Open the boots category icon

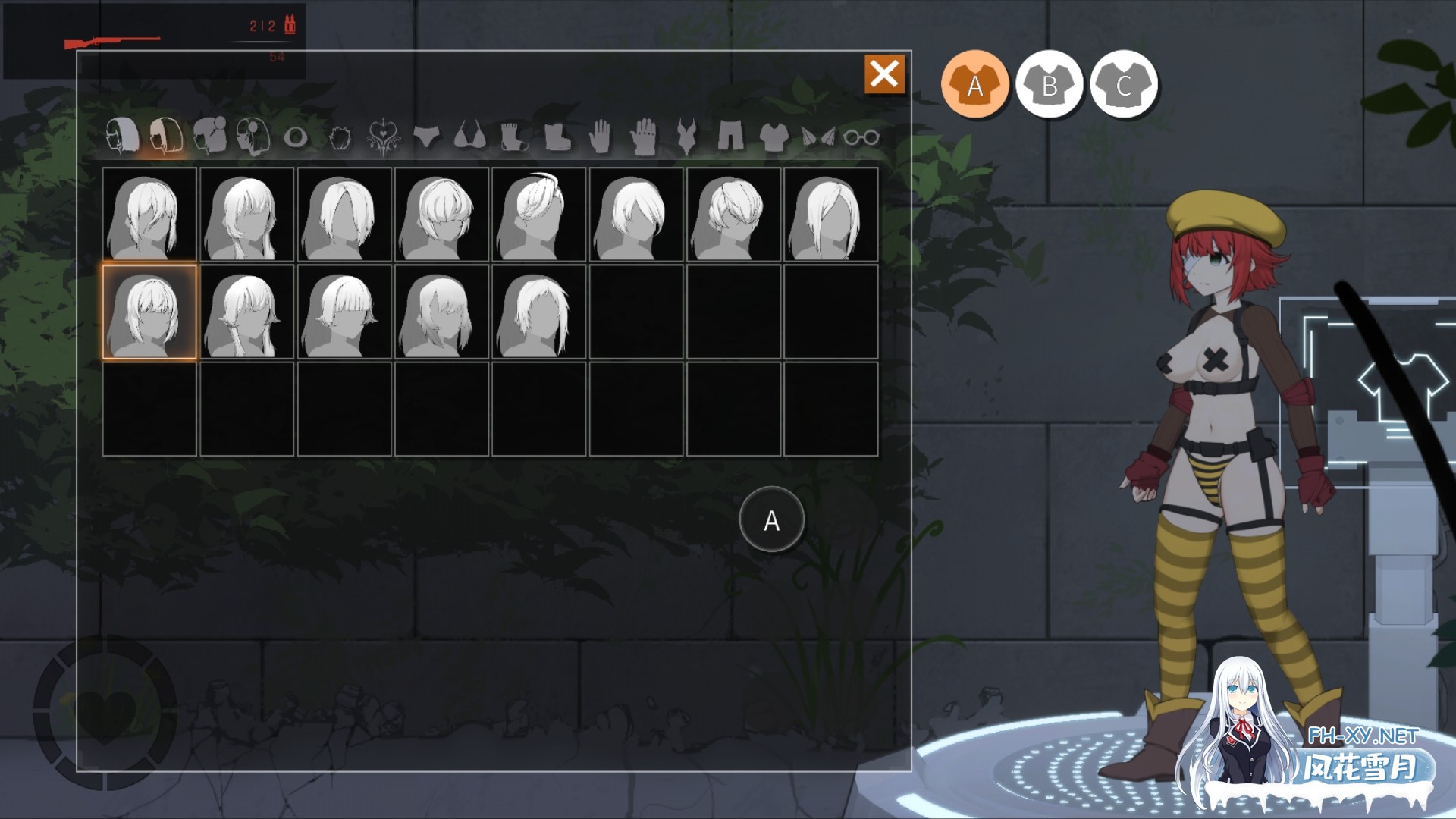[x=559, y=138]
